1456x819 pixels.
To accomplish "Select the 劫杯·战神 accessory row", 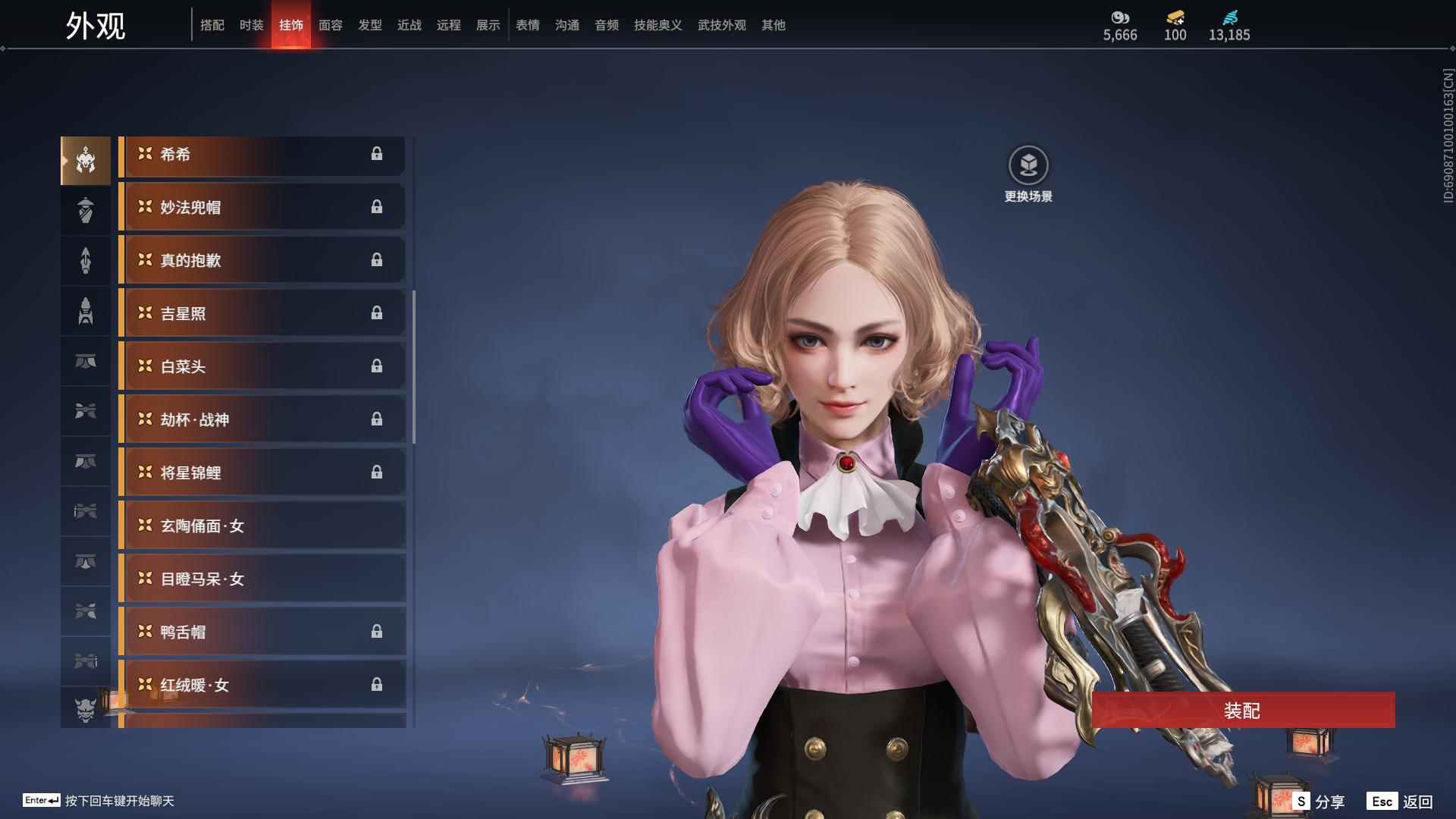I will (262, 420).
